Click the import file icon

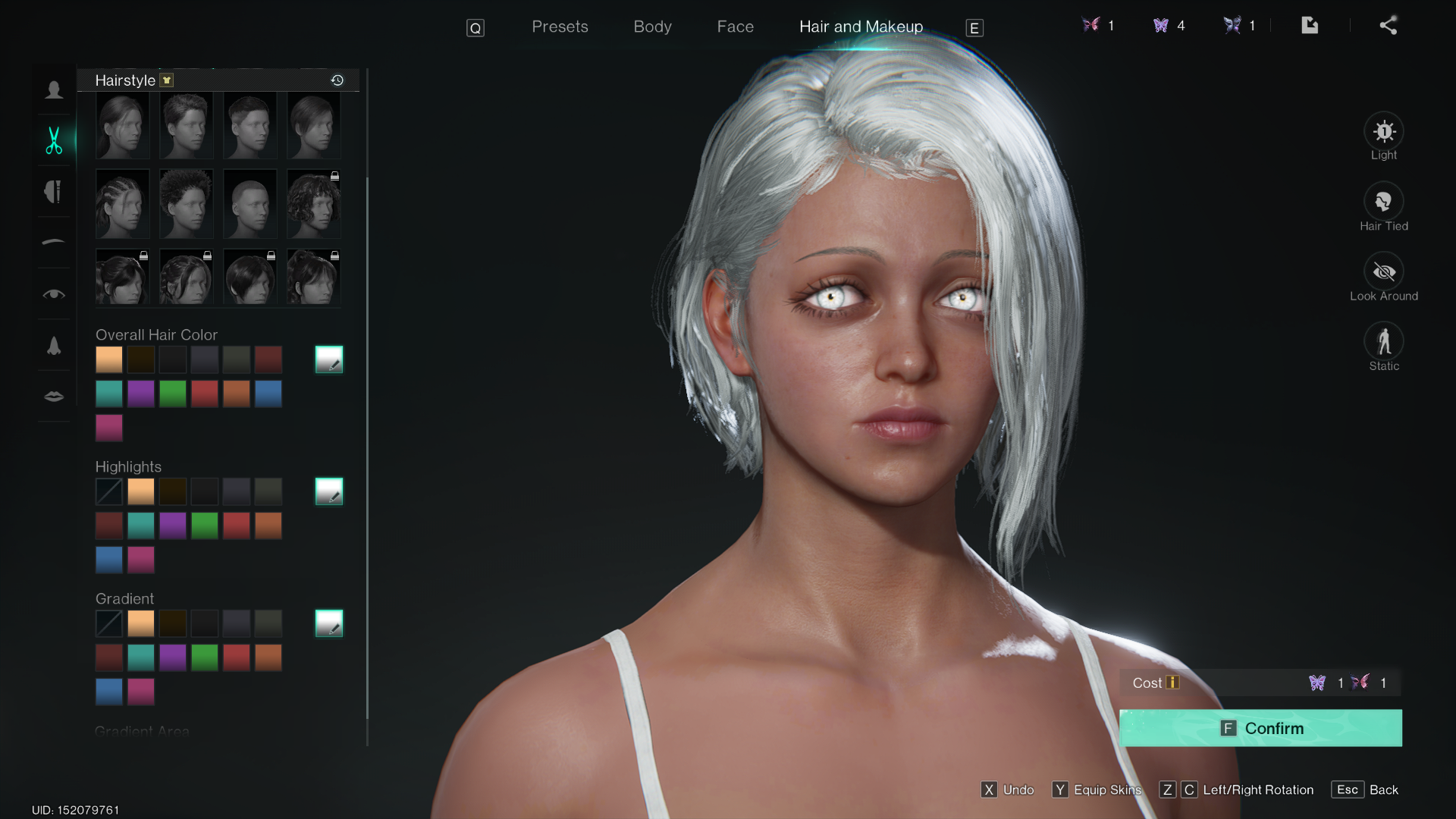click(x=1310, y=26)
